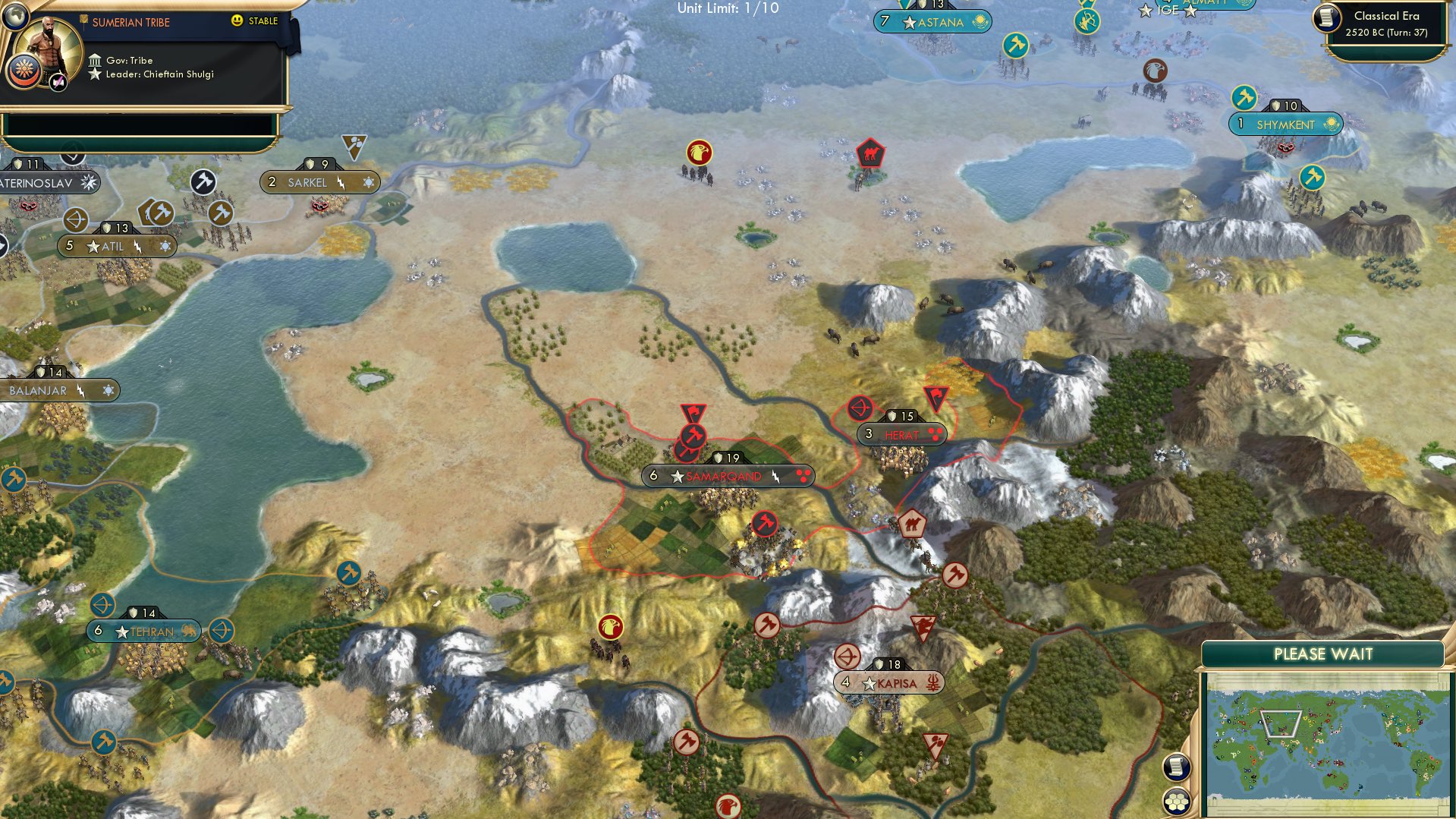This screenshot has width=1456, height=819.
Task: Click the STABLE smiley happiness indicator
Action: [x=238, y=21]
